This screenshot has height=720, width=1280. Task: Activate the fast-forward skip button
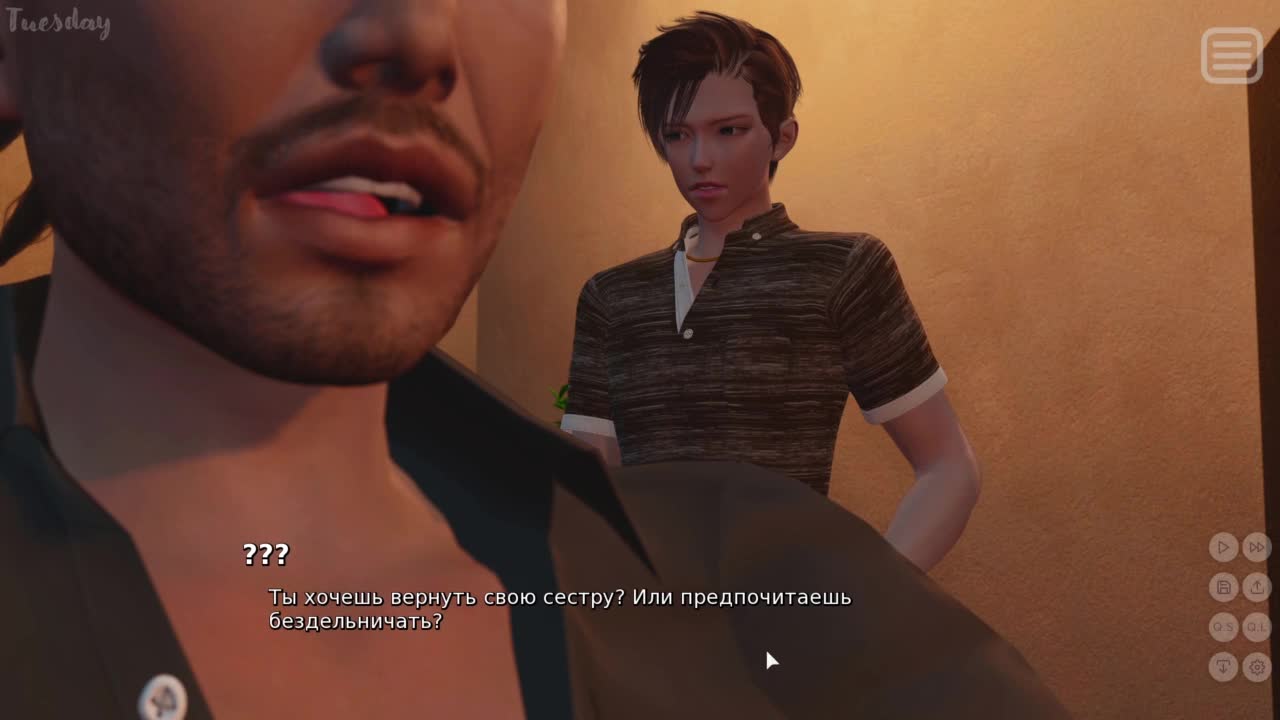[1257, 547]
